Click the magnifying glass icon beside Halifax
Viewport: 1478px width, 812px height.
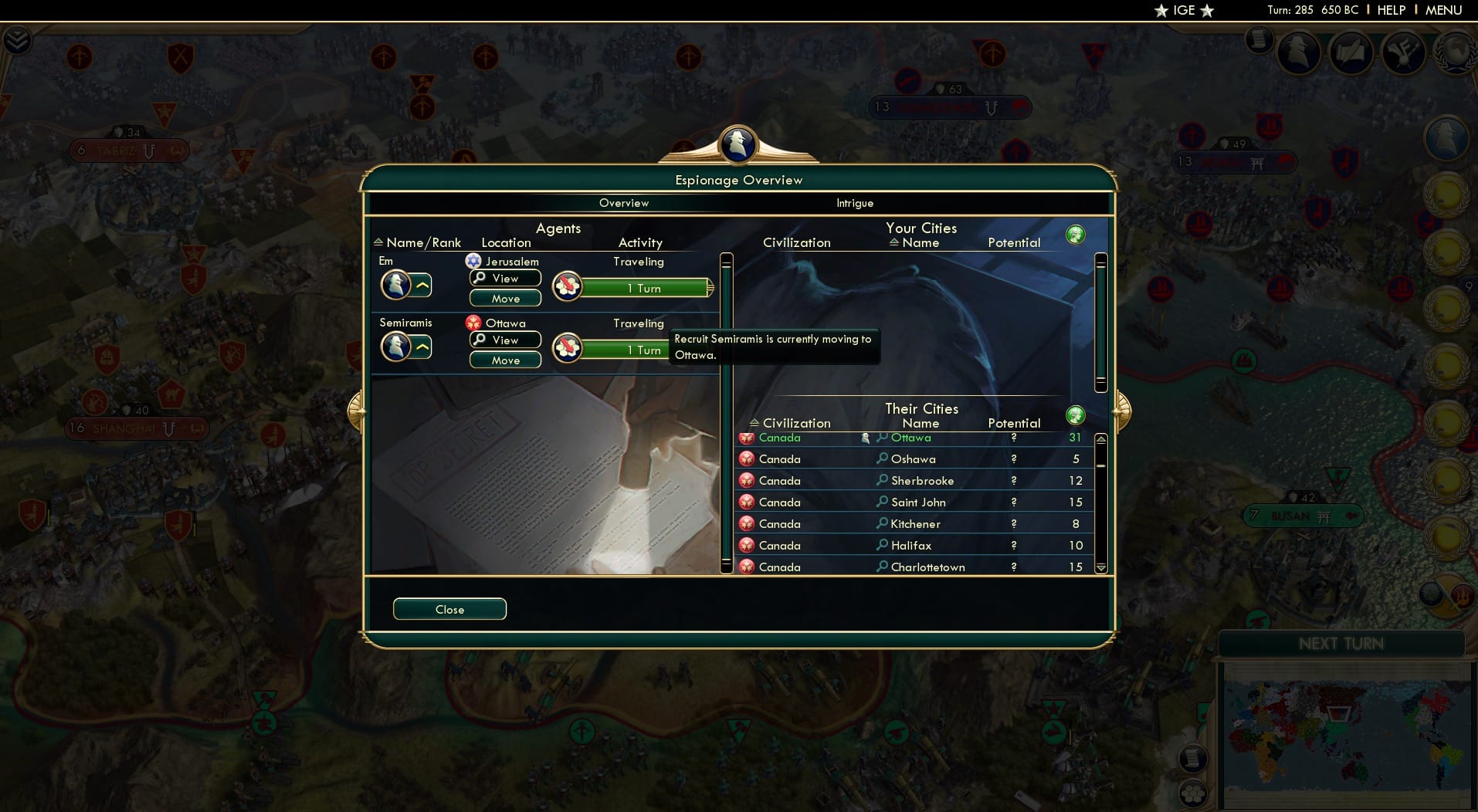click(881, 545)
